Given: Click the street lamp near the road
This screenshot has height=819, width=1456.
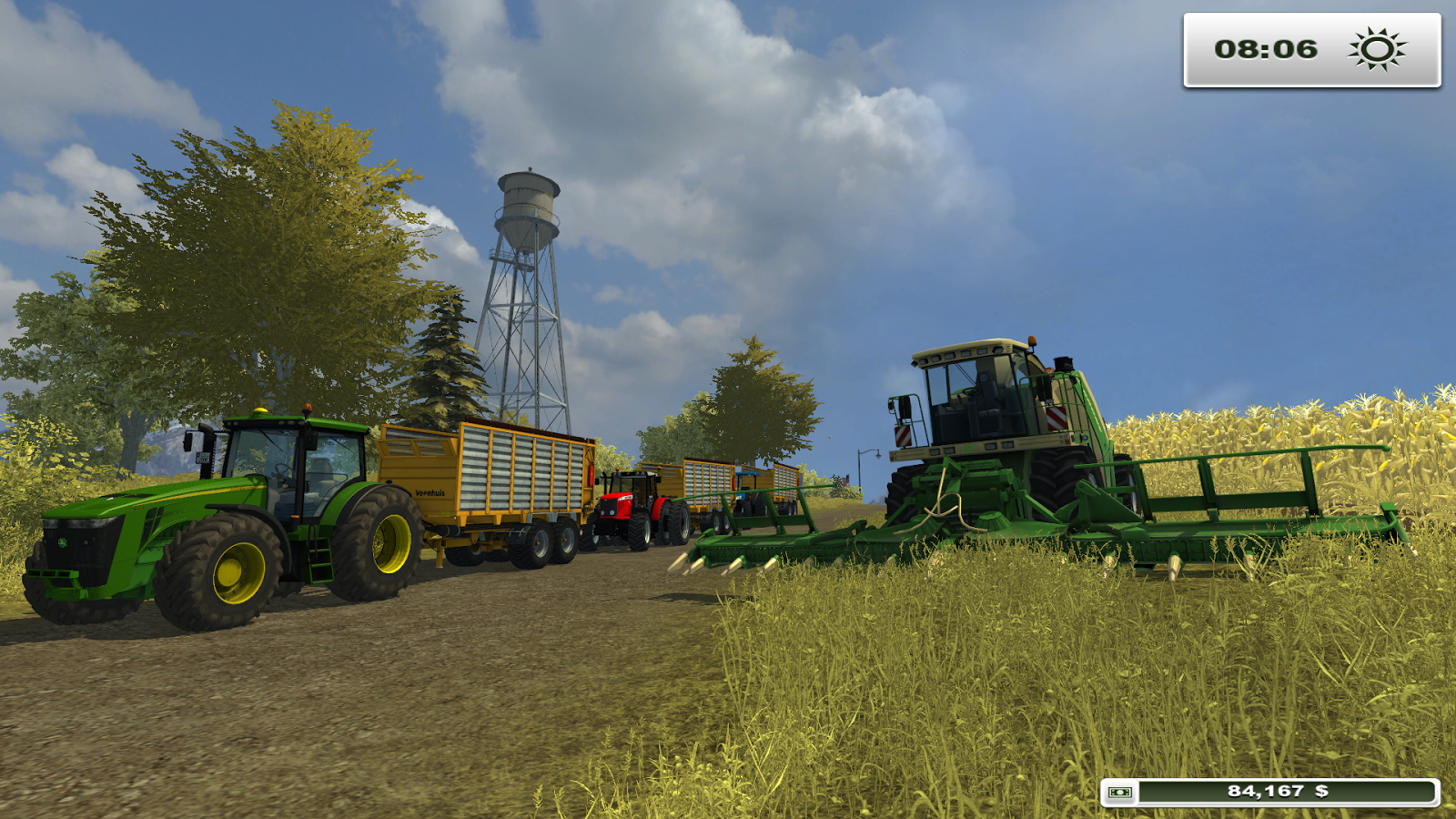Looking at the screenshot, I should coord(869,452).
